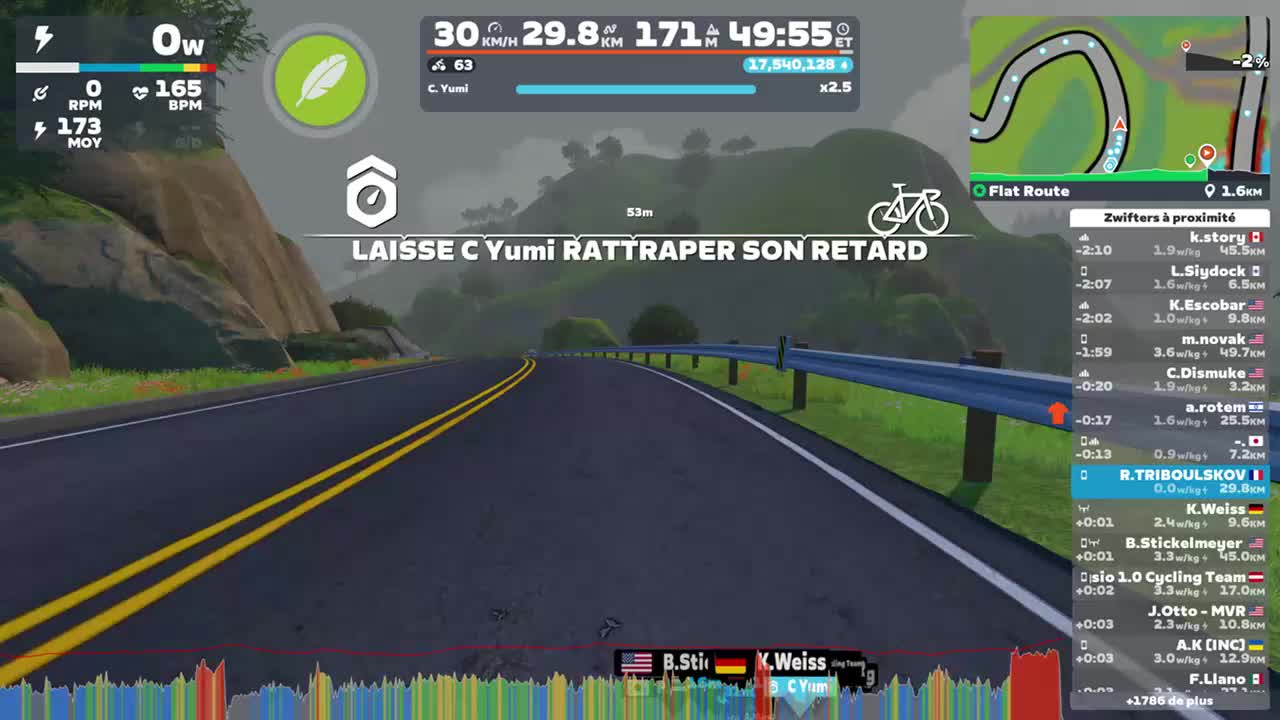Click the x2.5 drops multiplier label
1280x720 pixels.
pos(837,88)
